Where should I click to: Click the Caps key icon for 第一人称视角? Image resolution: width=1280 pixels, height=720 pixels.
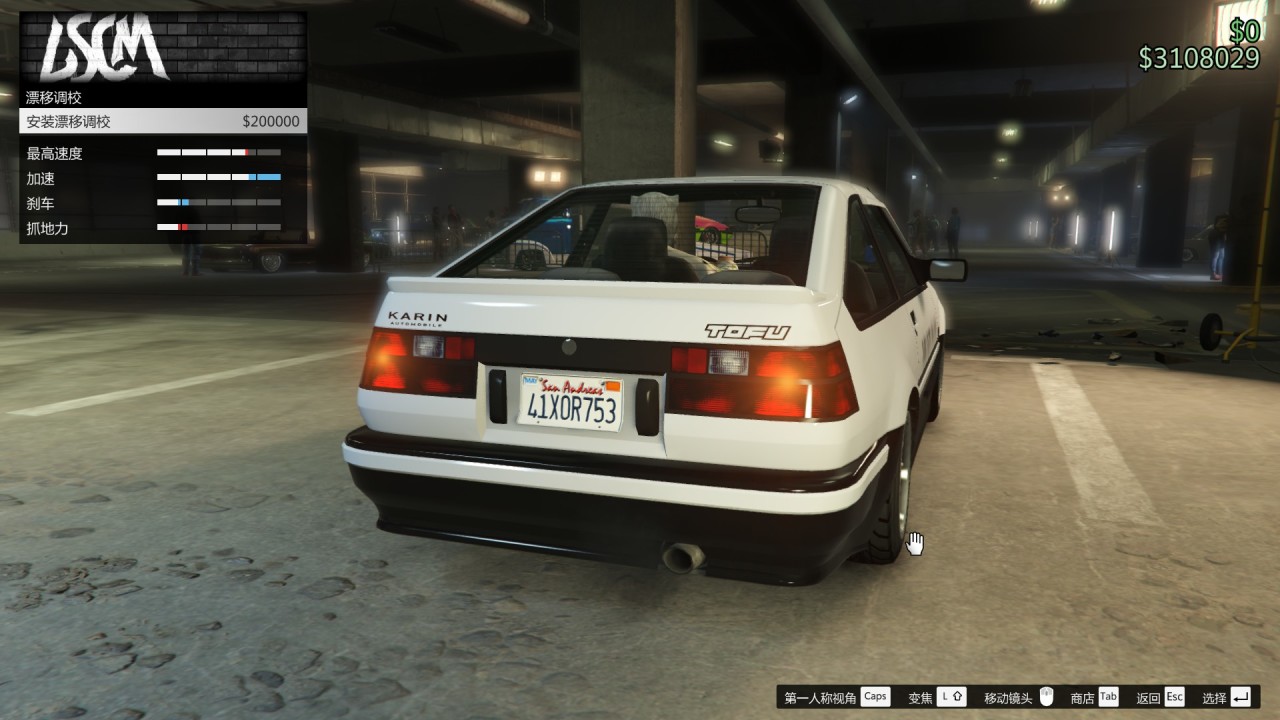pyautogui.click(x=875, y=696)
